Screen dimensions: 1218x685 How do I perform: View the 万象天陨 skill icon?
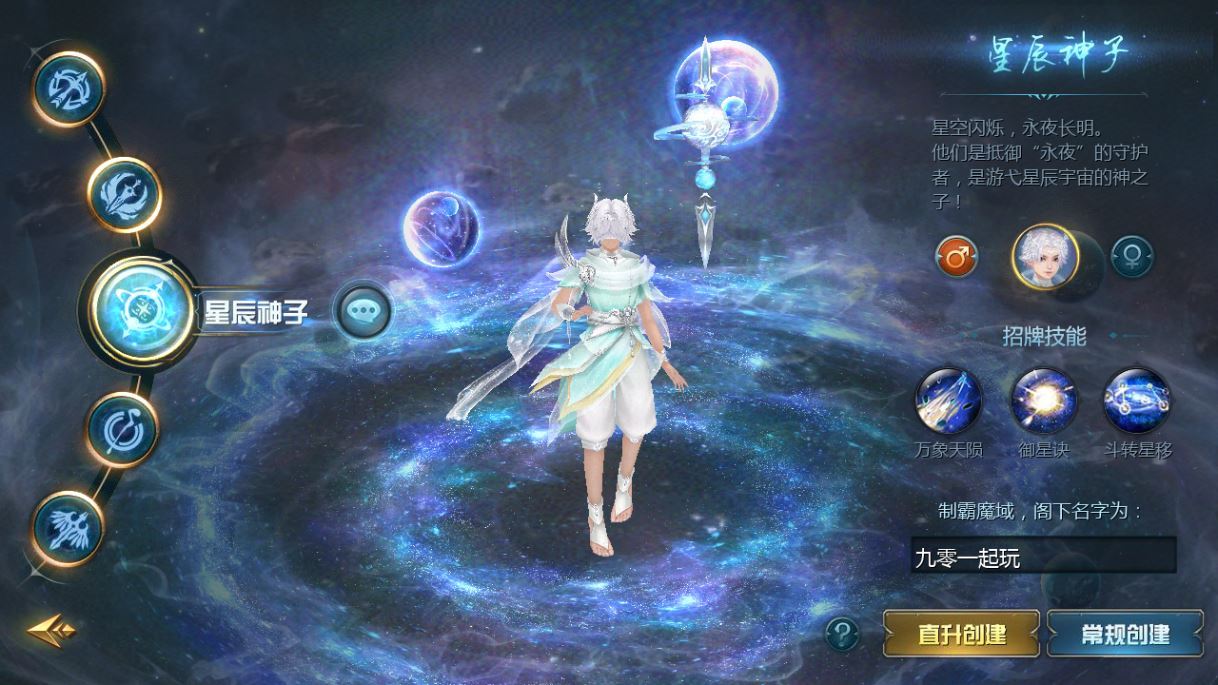pos(949,401)
